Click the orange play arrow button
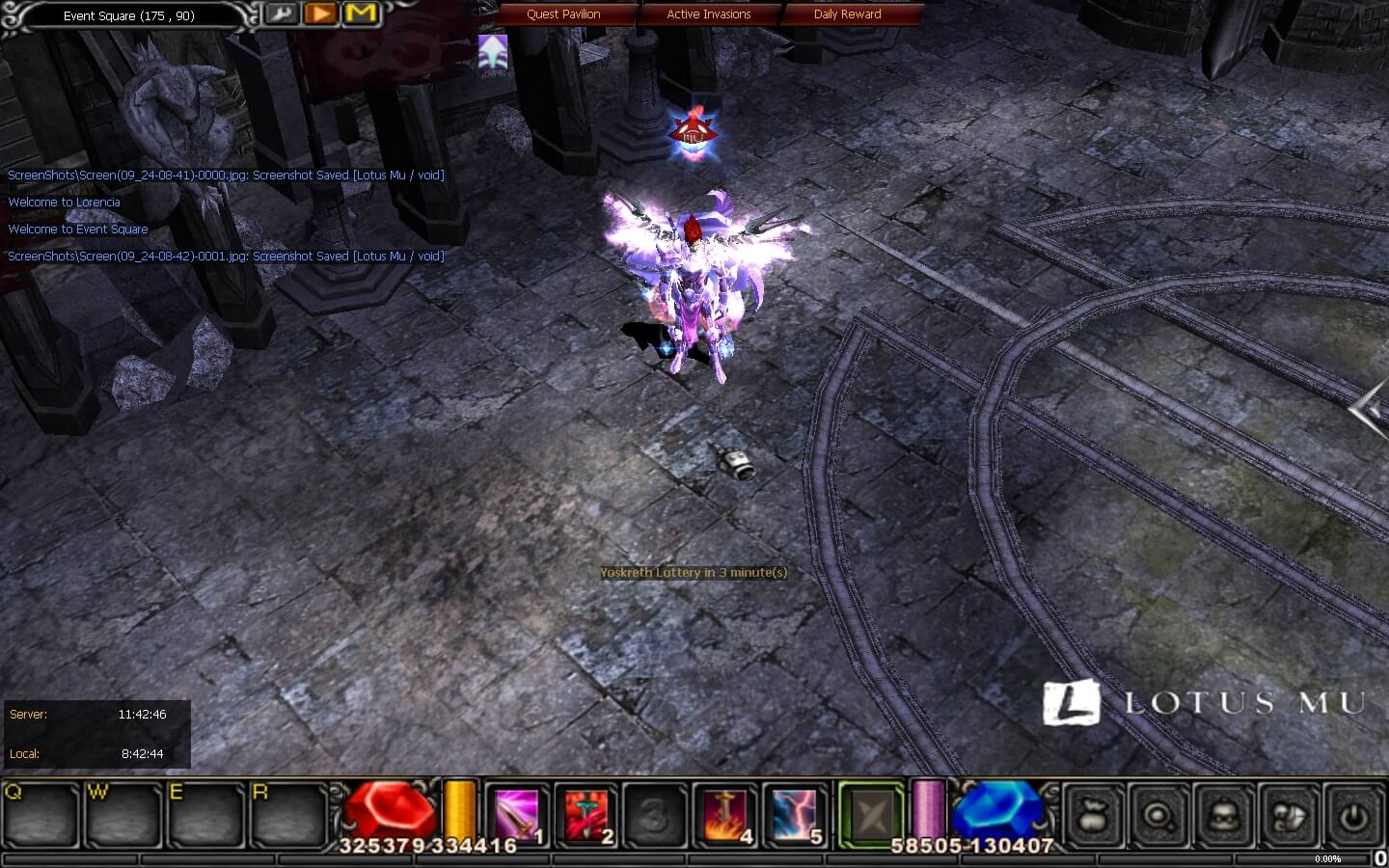The height and width of the screenshot is (868, 1389). [321, 14]
